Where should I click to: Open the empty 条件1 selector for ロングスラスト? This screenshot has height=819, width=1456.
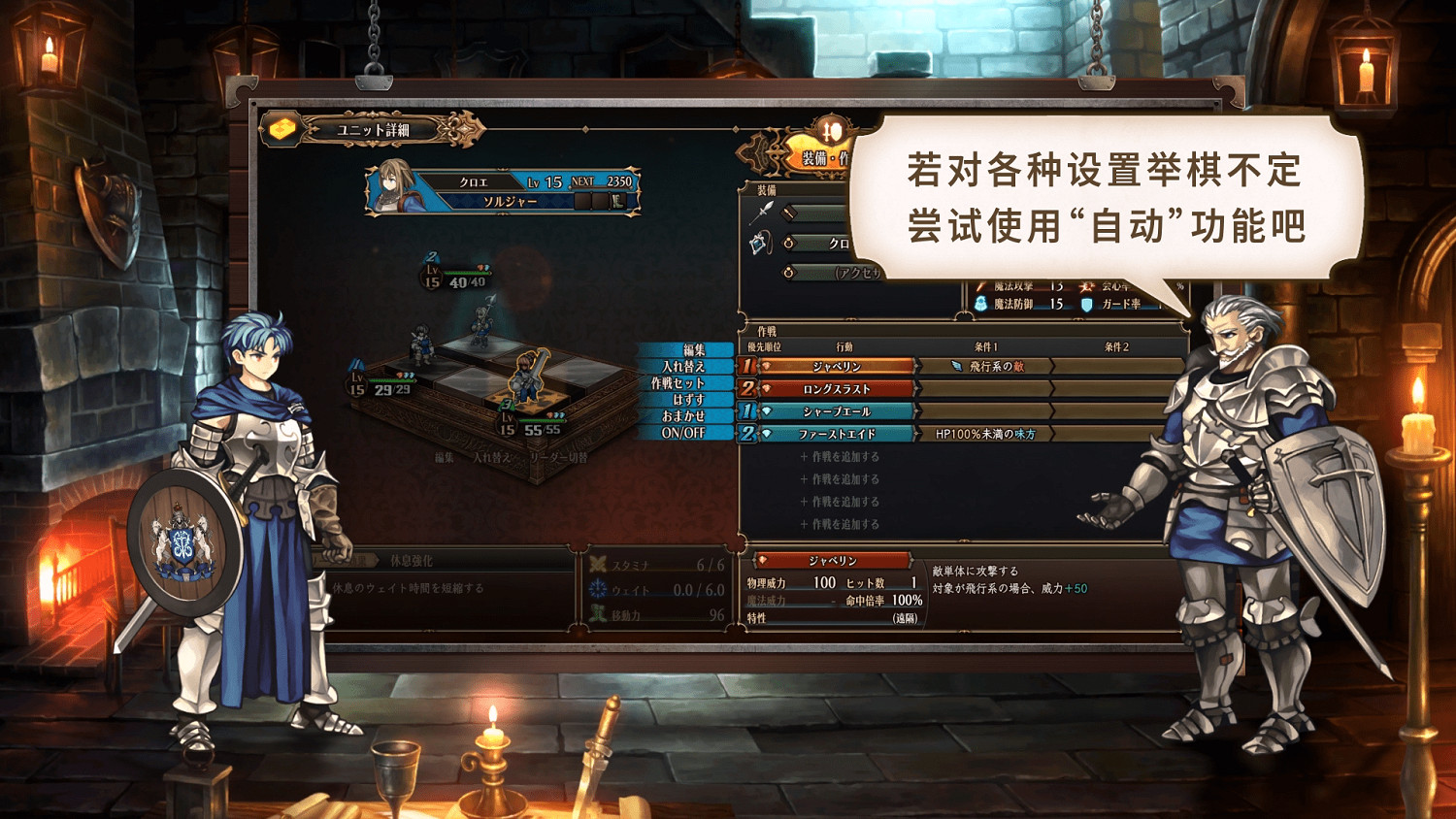[x=986, y=389]
